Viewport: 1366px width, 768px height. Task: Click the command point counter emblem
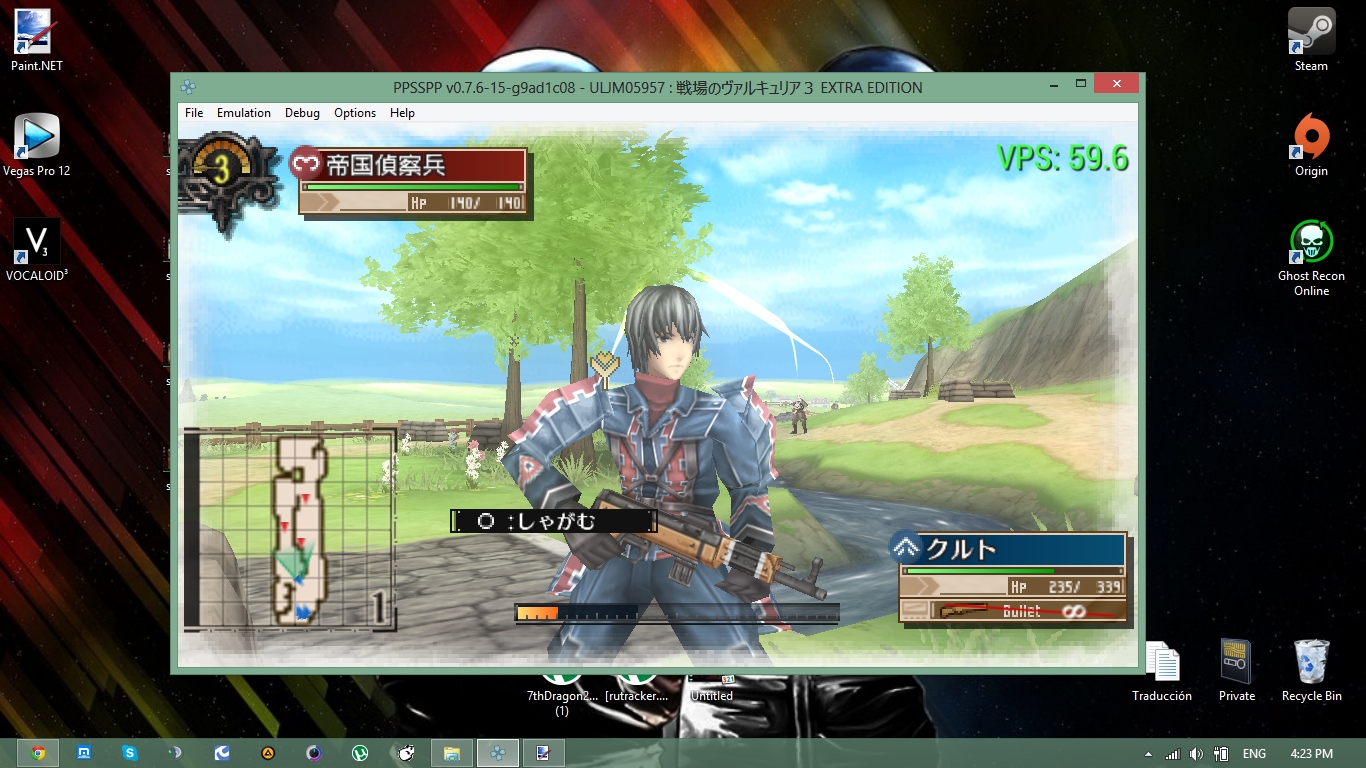pos(221,170)
